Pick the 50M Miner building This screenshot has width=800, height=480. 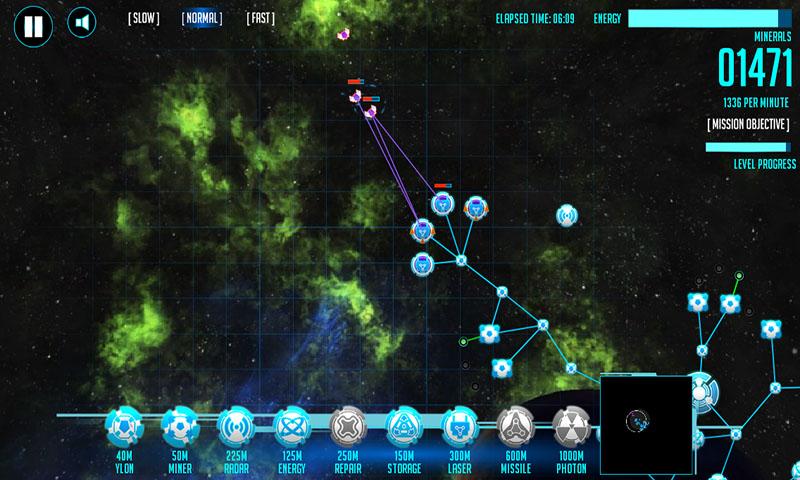pyautogui.click(x=181, y=427)
